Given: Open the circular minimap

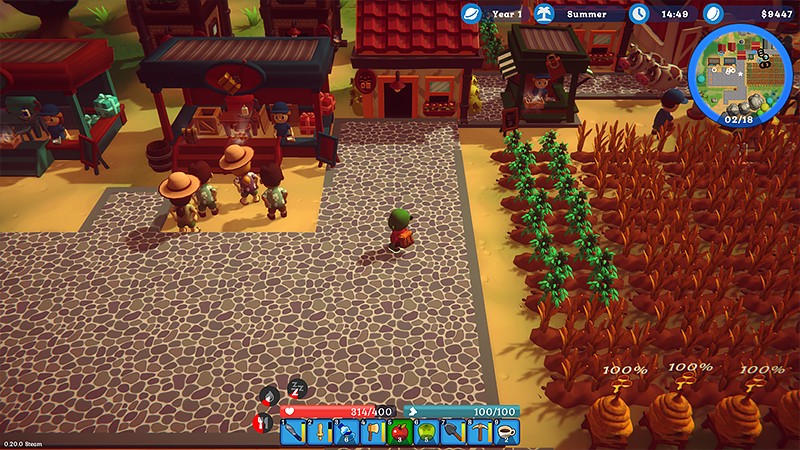Looking at the screenshot, I should [740, 72].
